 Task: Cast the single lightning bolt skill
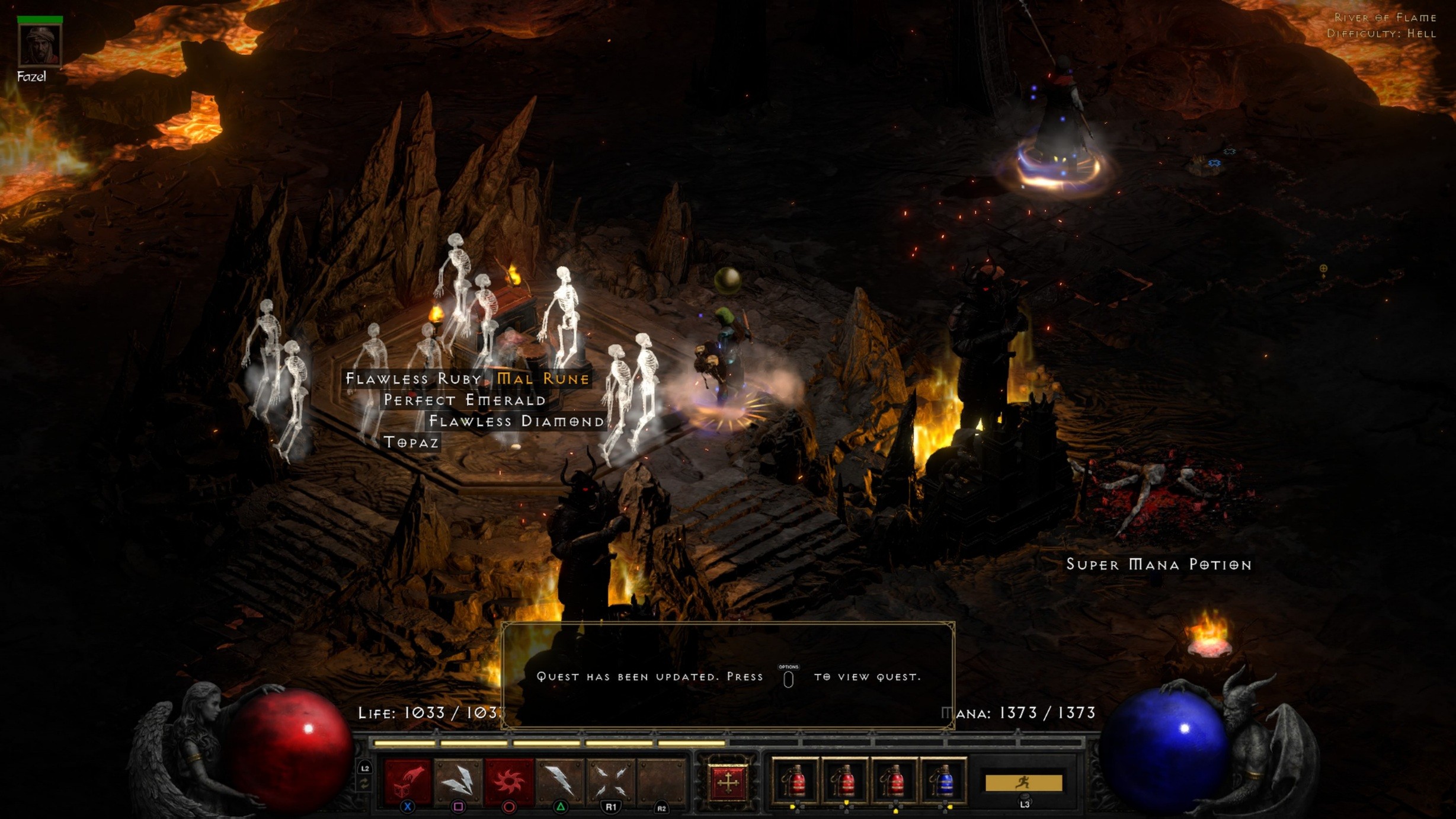[560, 780]
